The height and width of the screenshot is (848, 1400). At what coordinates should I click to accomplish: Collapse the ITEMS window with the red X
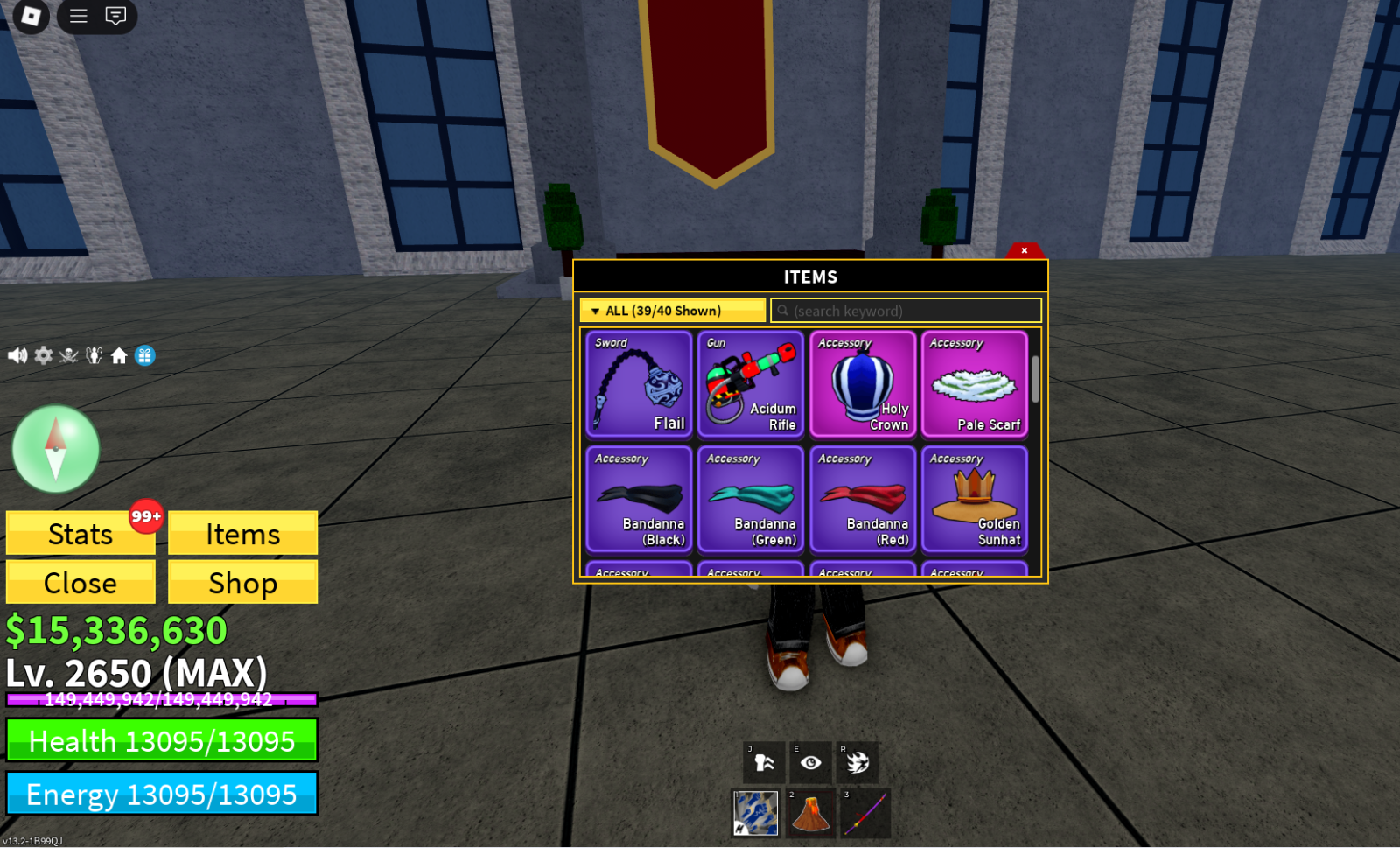coord(1024,250)
